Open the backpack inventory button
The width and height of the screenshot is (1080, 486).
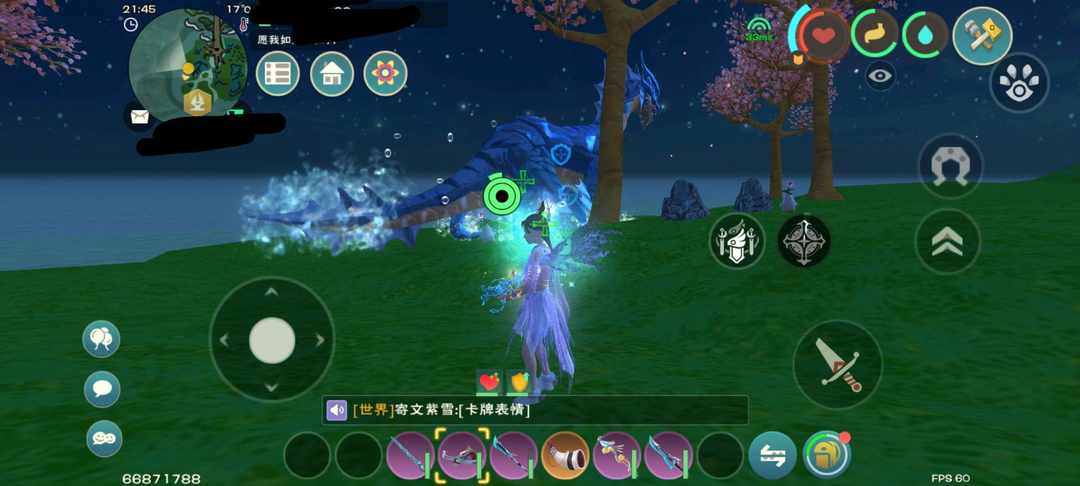point(826,455)
